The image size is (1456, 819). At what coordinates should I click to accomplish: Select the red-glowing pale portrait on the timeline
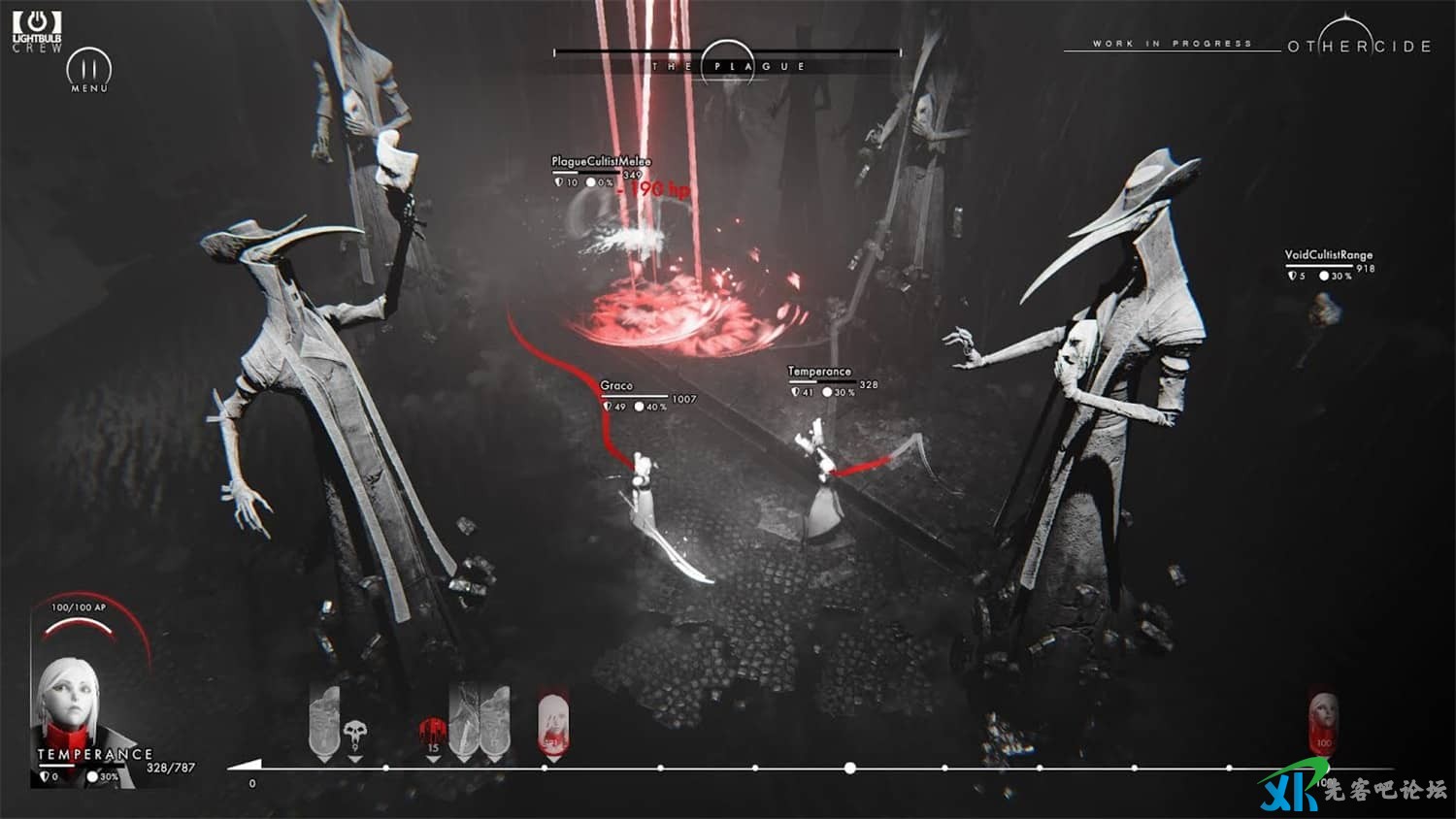pyautogui.click(x=552, y=724)
